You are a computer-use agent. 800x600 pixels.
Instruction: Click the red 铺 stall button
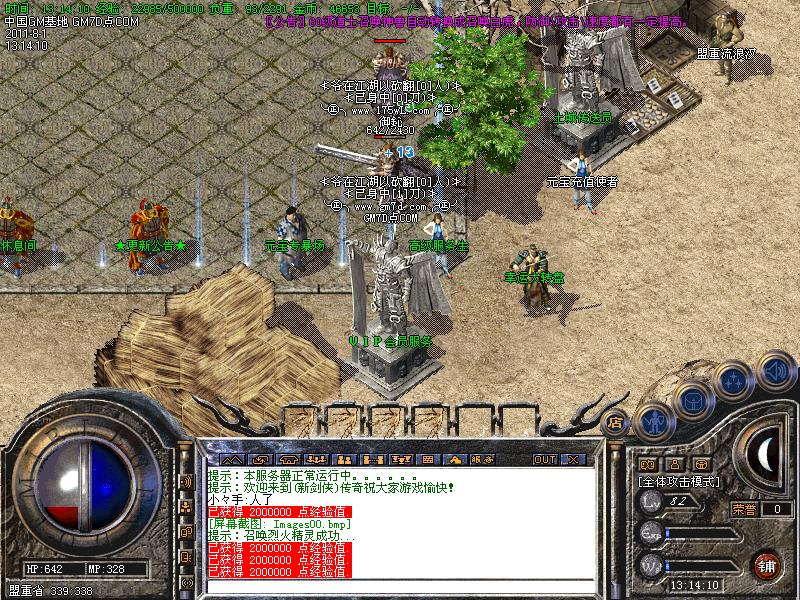[767, 564]
